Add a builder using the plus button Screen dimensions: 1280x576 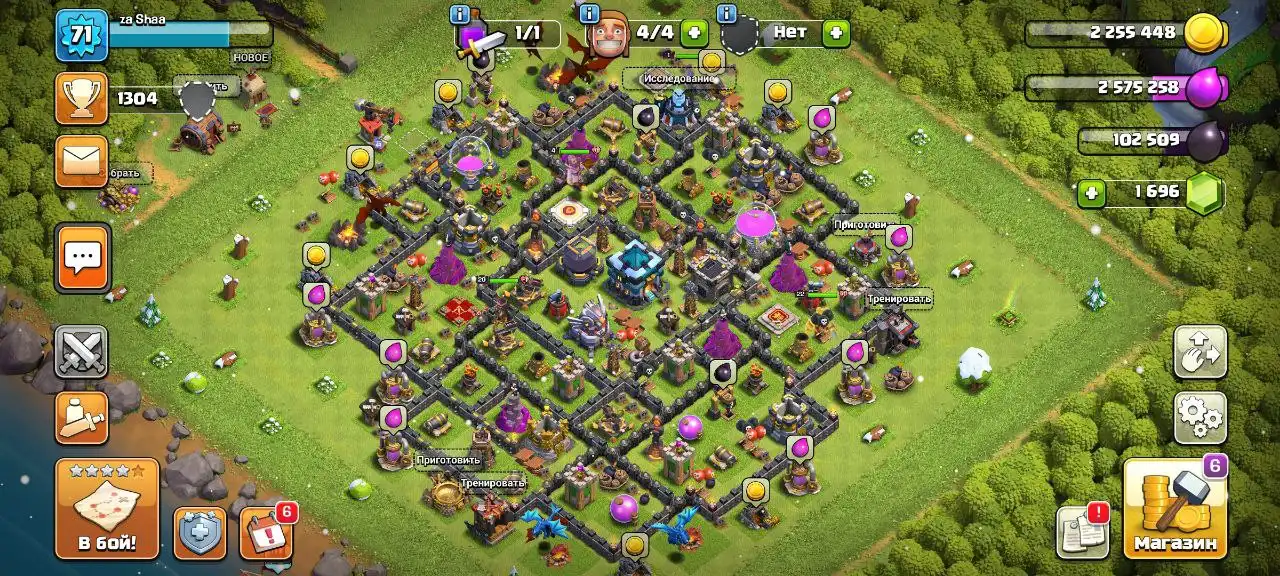(x=694, y=32)
